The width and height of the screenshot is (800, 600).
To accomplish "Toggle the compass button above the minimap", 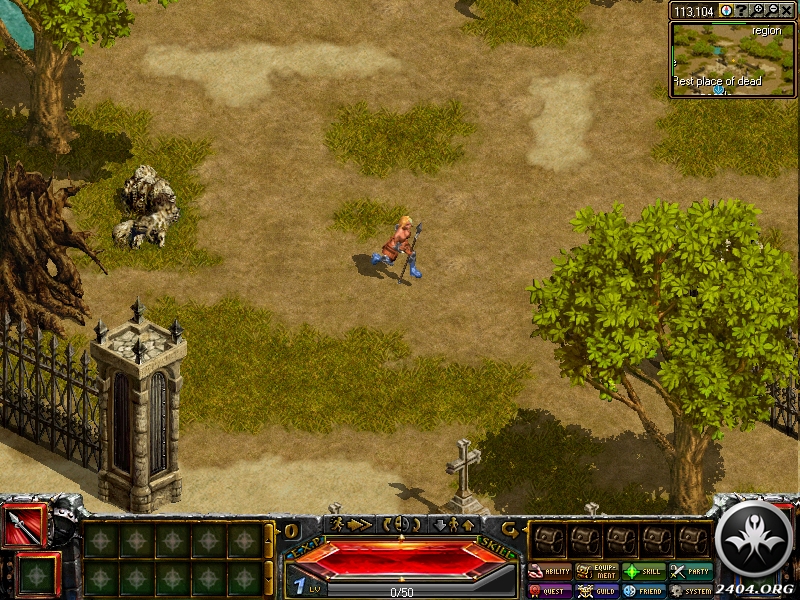I will point(726,10).
